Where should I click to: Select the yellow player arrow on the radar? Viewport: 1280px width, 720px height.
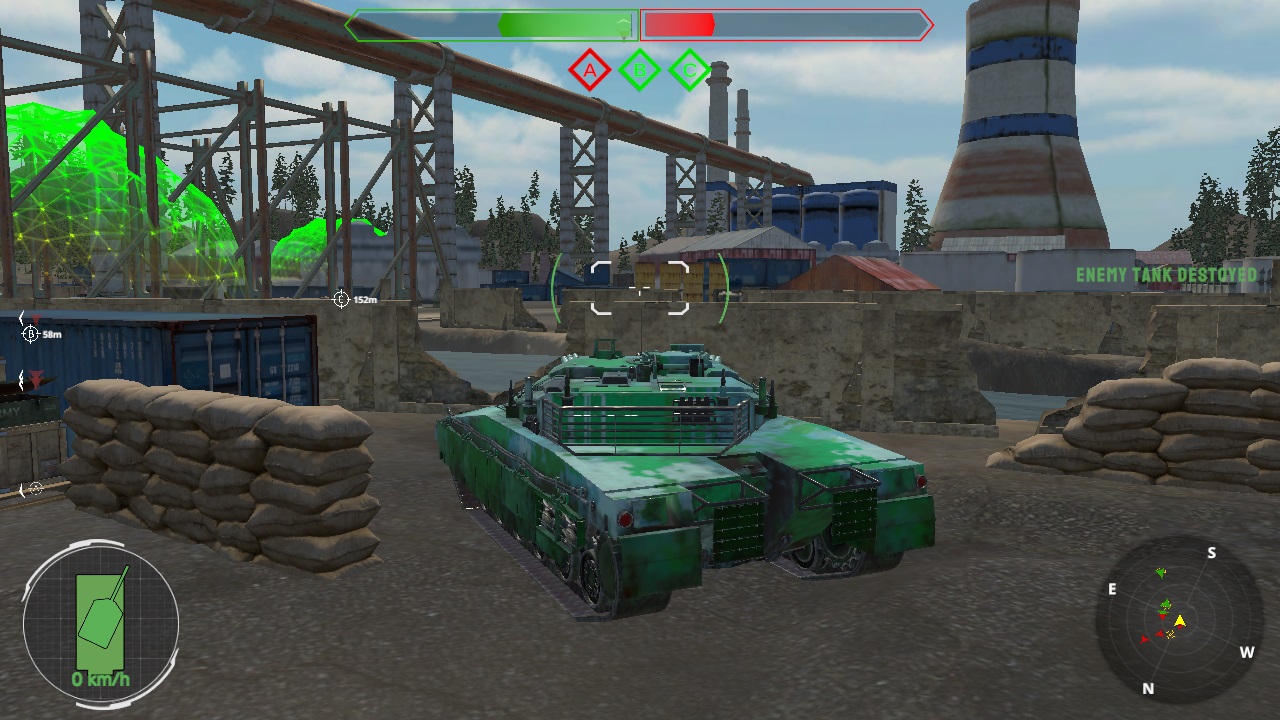(1180, 623)
